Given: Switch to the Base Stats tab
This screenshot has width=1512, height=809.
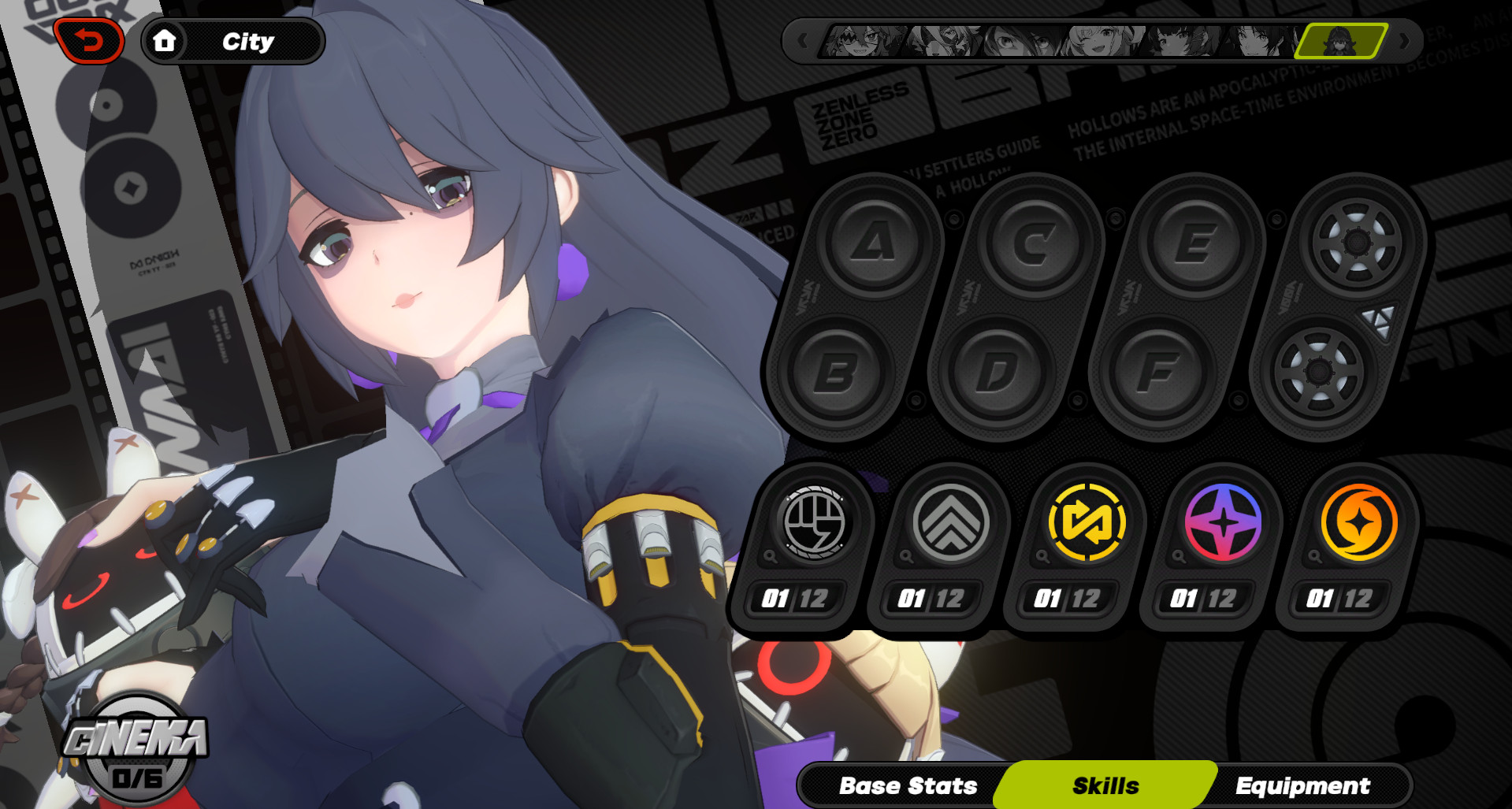Looking at the screenshot, I should [908, 784].
